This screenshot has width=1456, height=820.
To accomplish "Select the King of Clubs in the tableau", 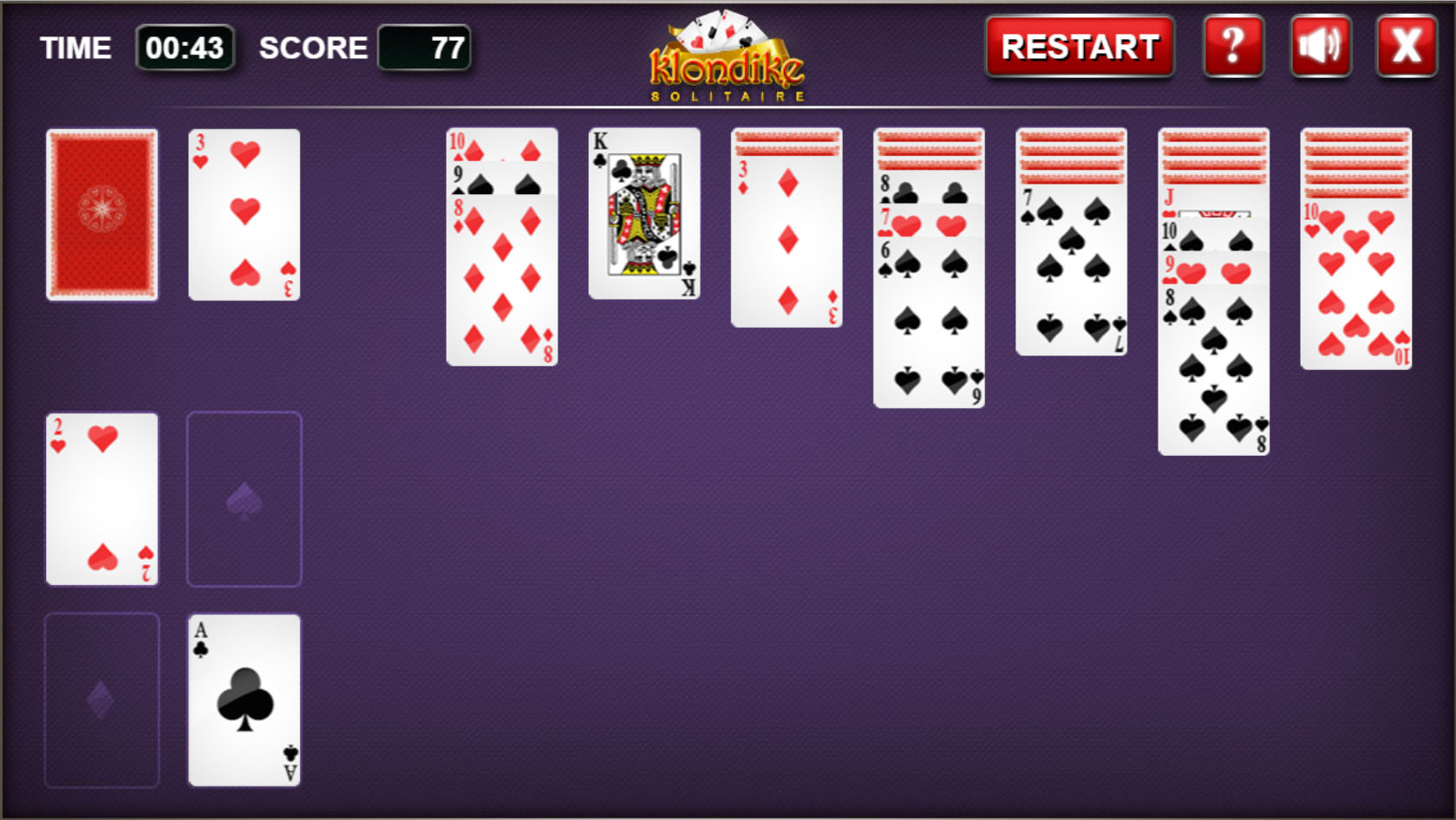I will pyautogui.click(x=644, y=212).
